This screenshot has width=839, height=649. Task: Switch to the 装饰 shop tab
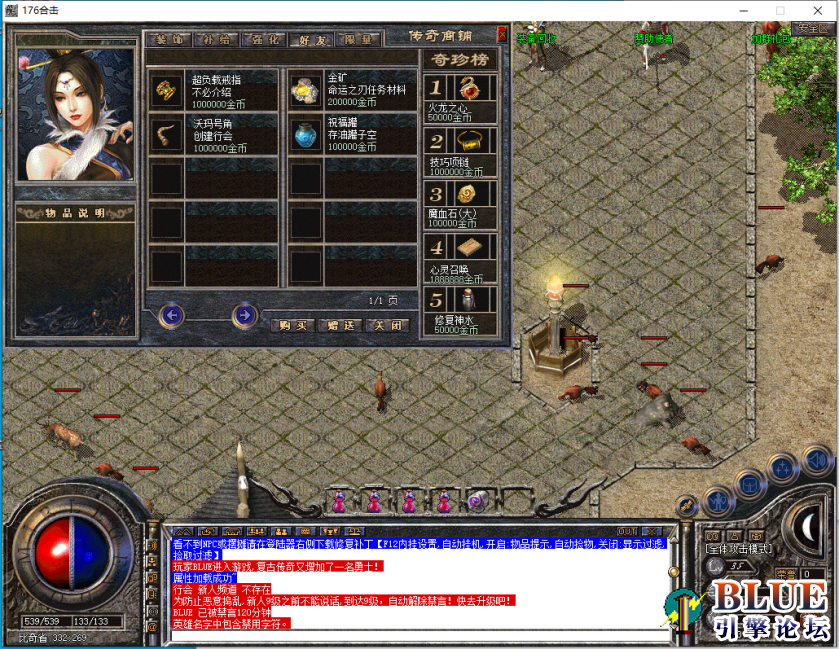[169, 40]
